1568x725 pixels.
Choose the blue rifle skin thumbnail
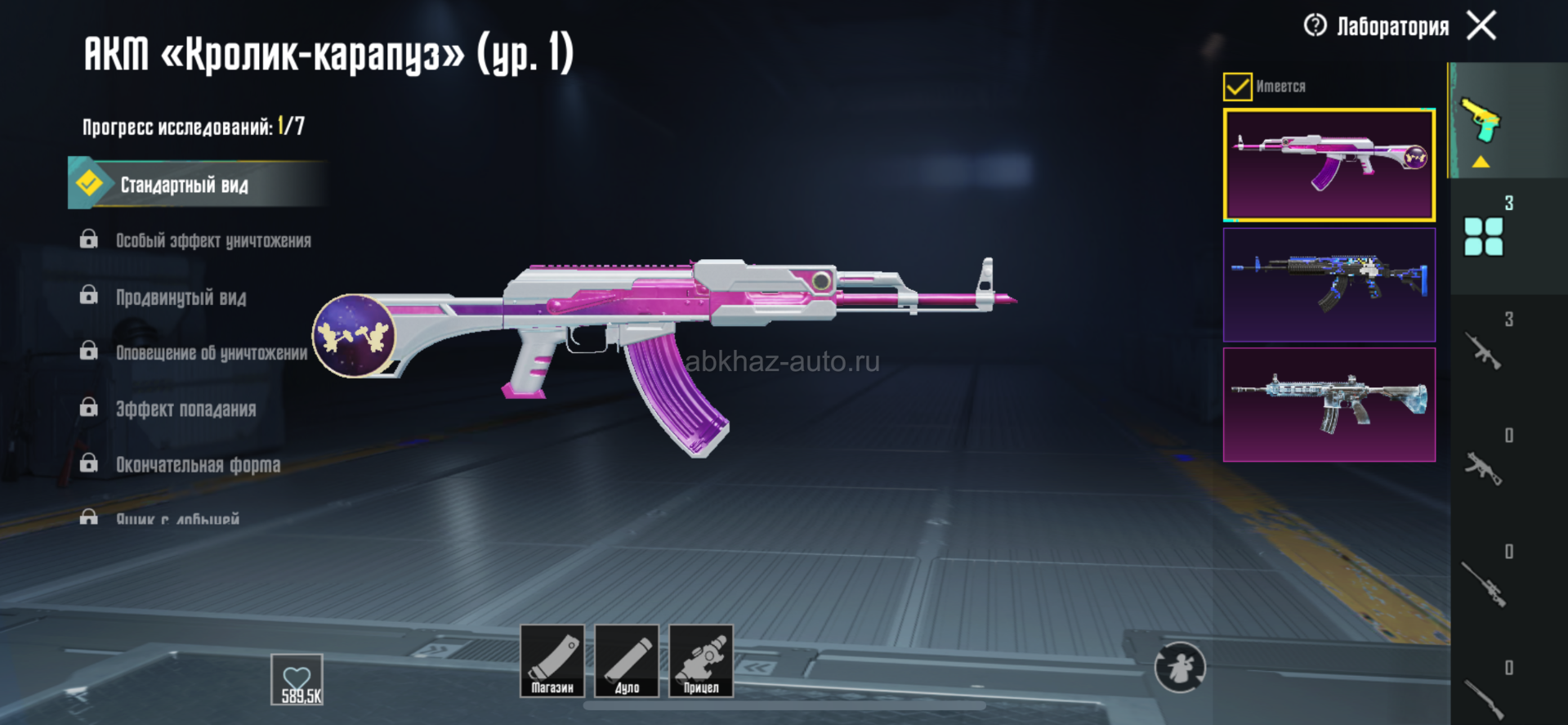tap(1329, 284)
